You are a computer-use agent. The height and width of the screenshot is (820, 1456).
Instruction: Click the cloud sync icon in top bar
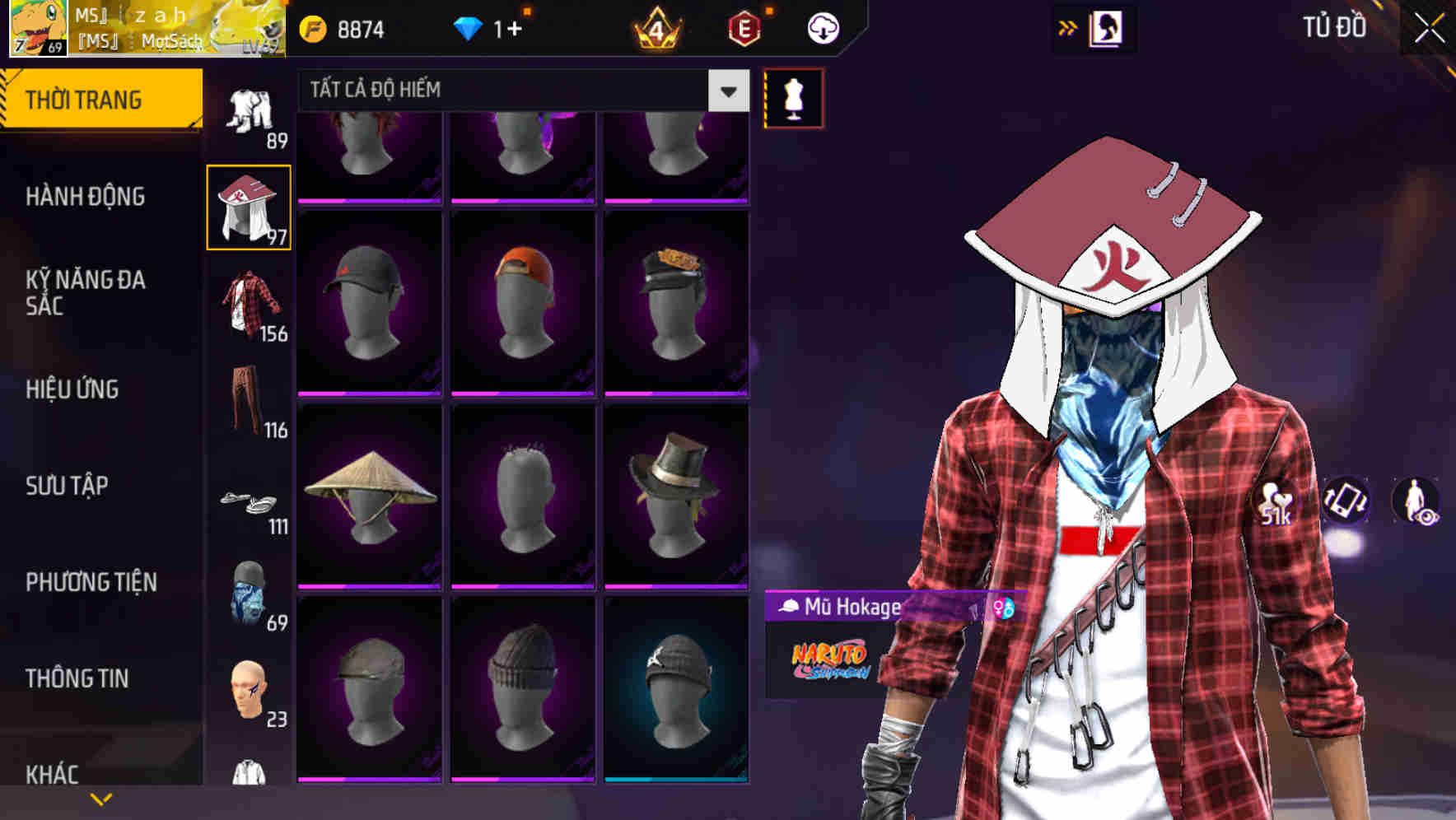[821, 27]
